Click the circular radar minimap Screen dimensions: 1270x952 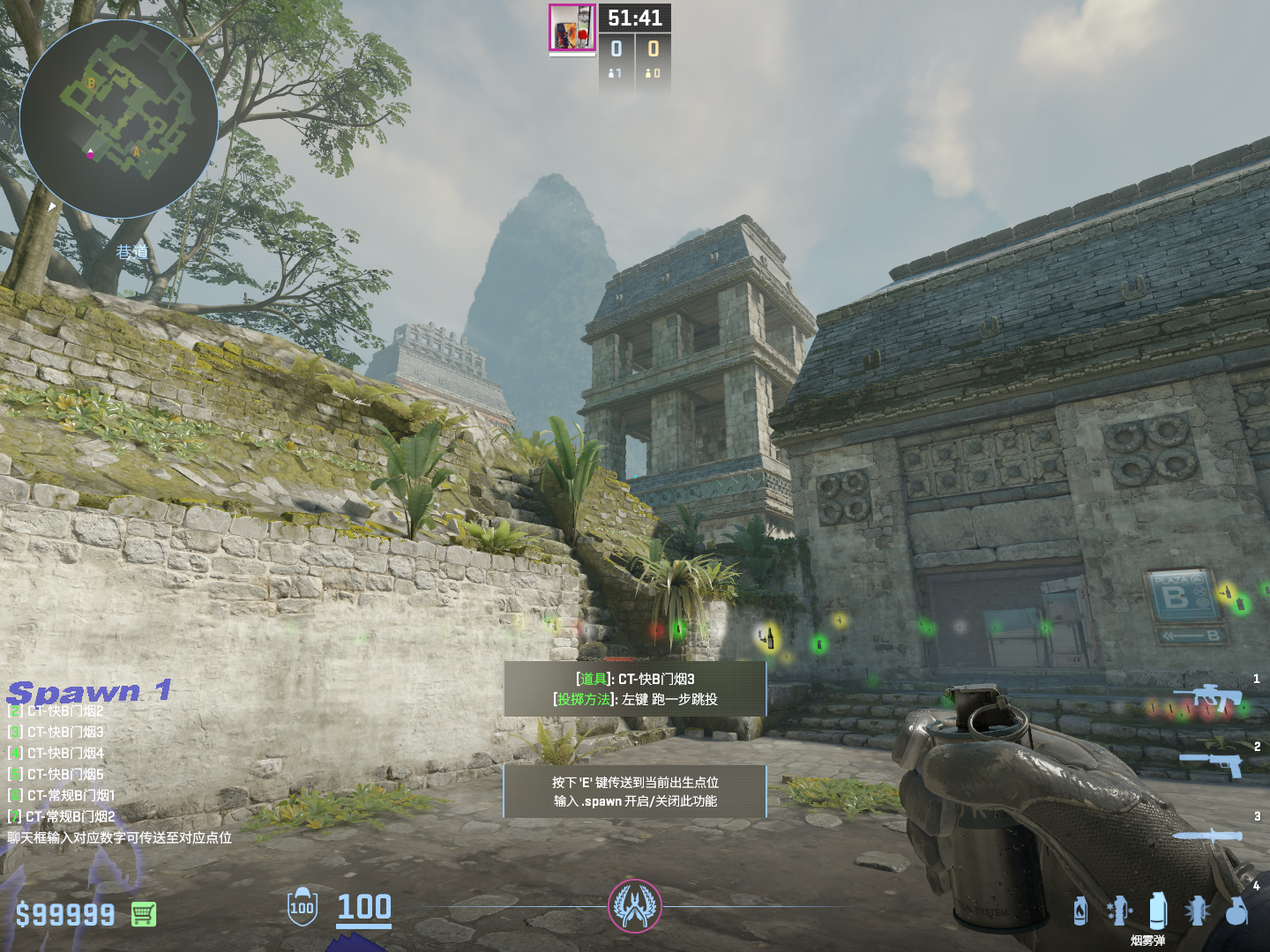[119, 119]
